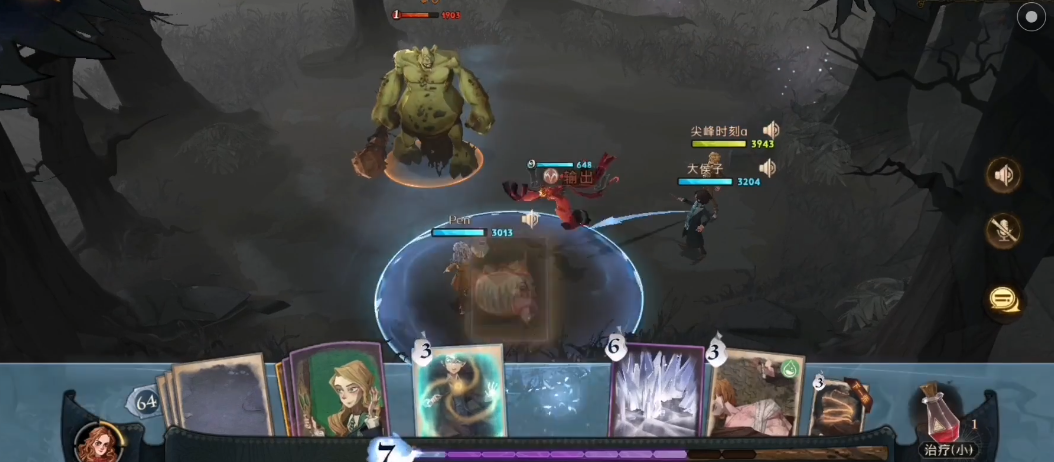This screenshot has height=462, width=1054.
Task: Click the screen-record dot button
Action: pos(1029,17)
